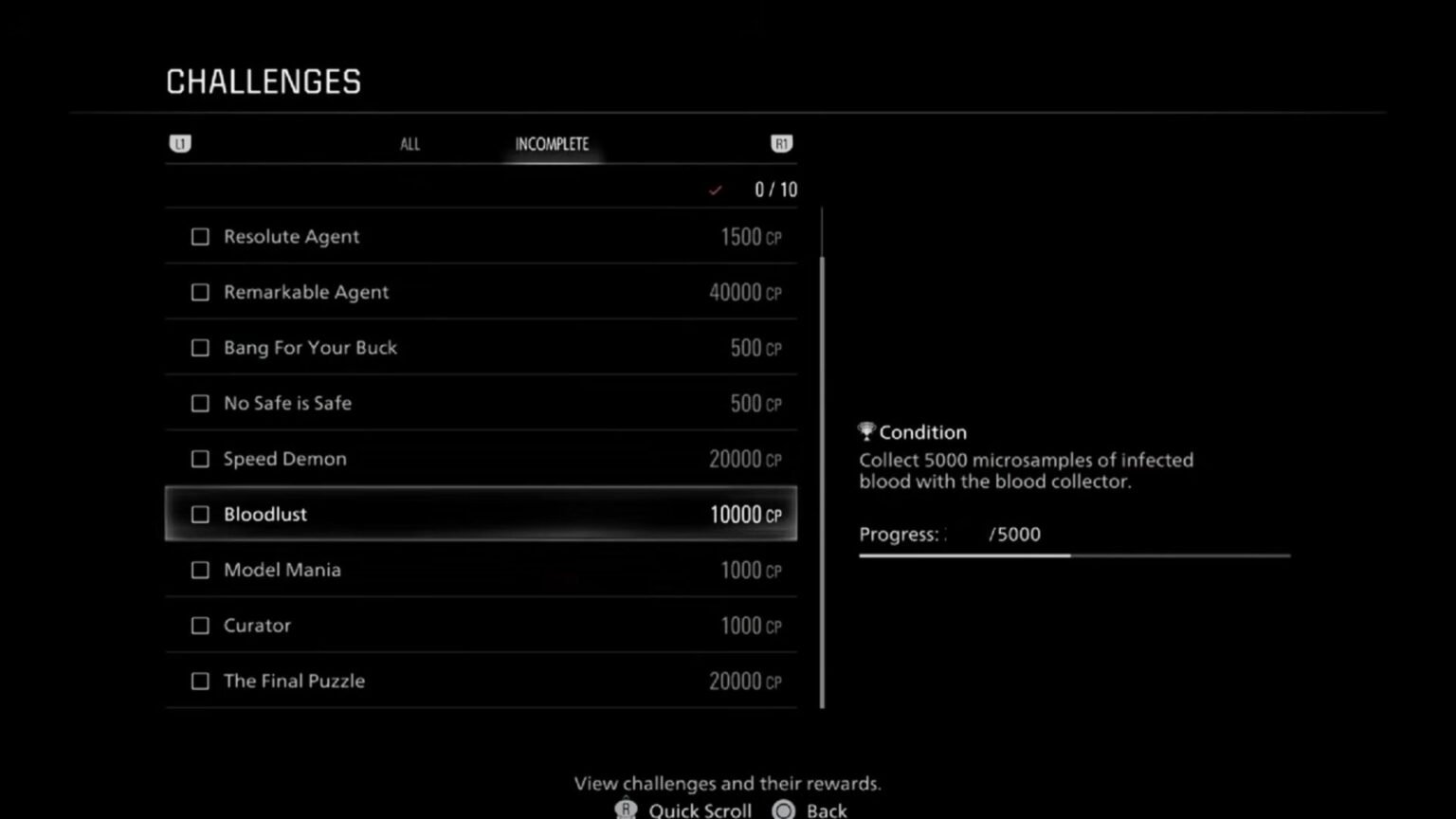
Task: Check The Final Puzzle checkbox
Action: pyautogui.click(x=200, y=681)
